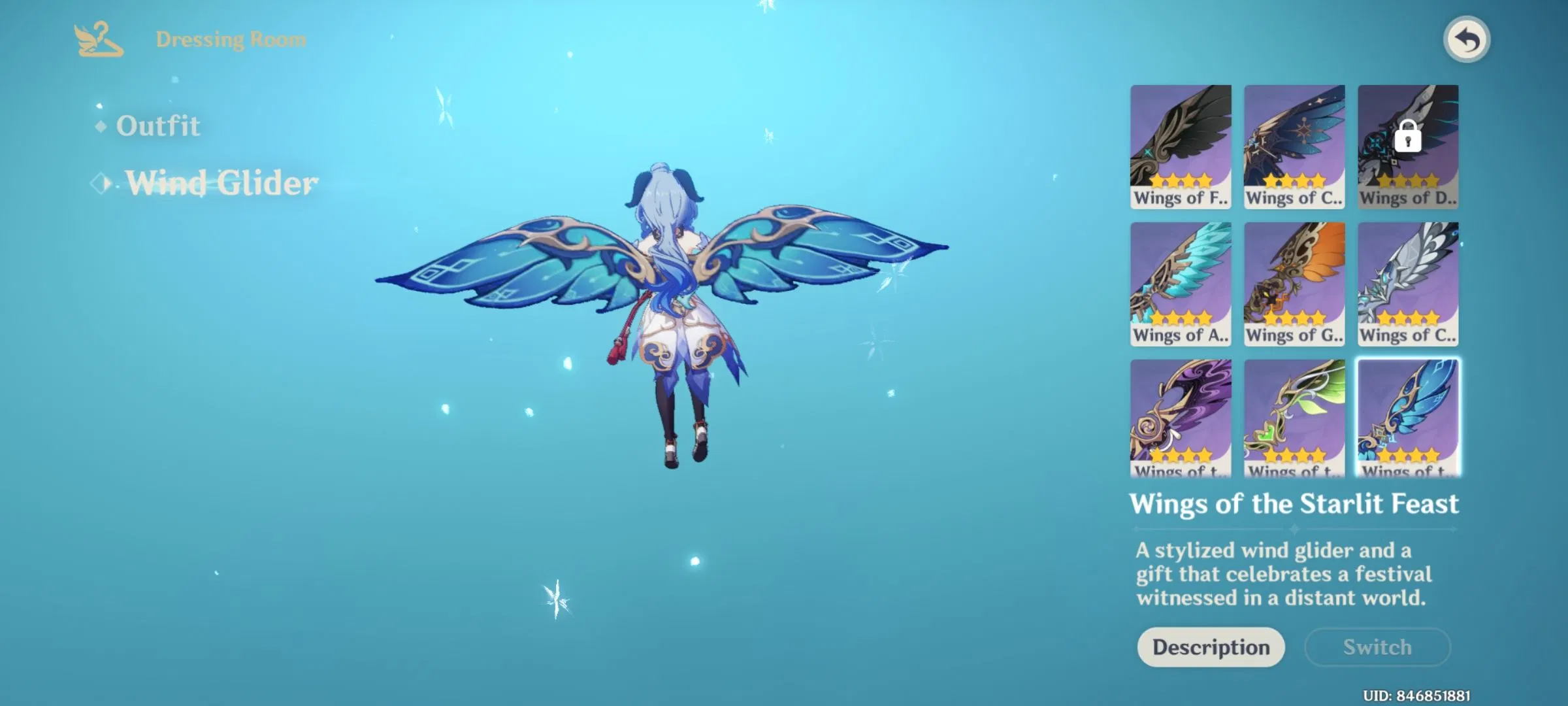Click the Dressing Room swan icon
Screen dimensions: 1568x706
97,41
